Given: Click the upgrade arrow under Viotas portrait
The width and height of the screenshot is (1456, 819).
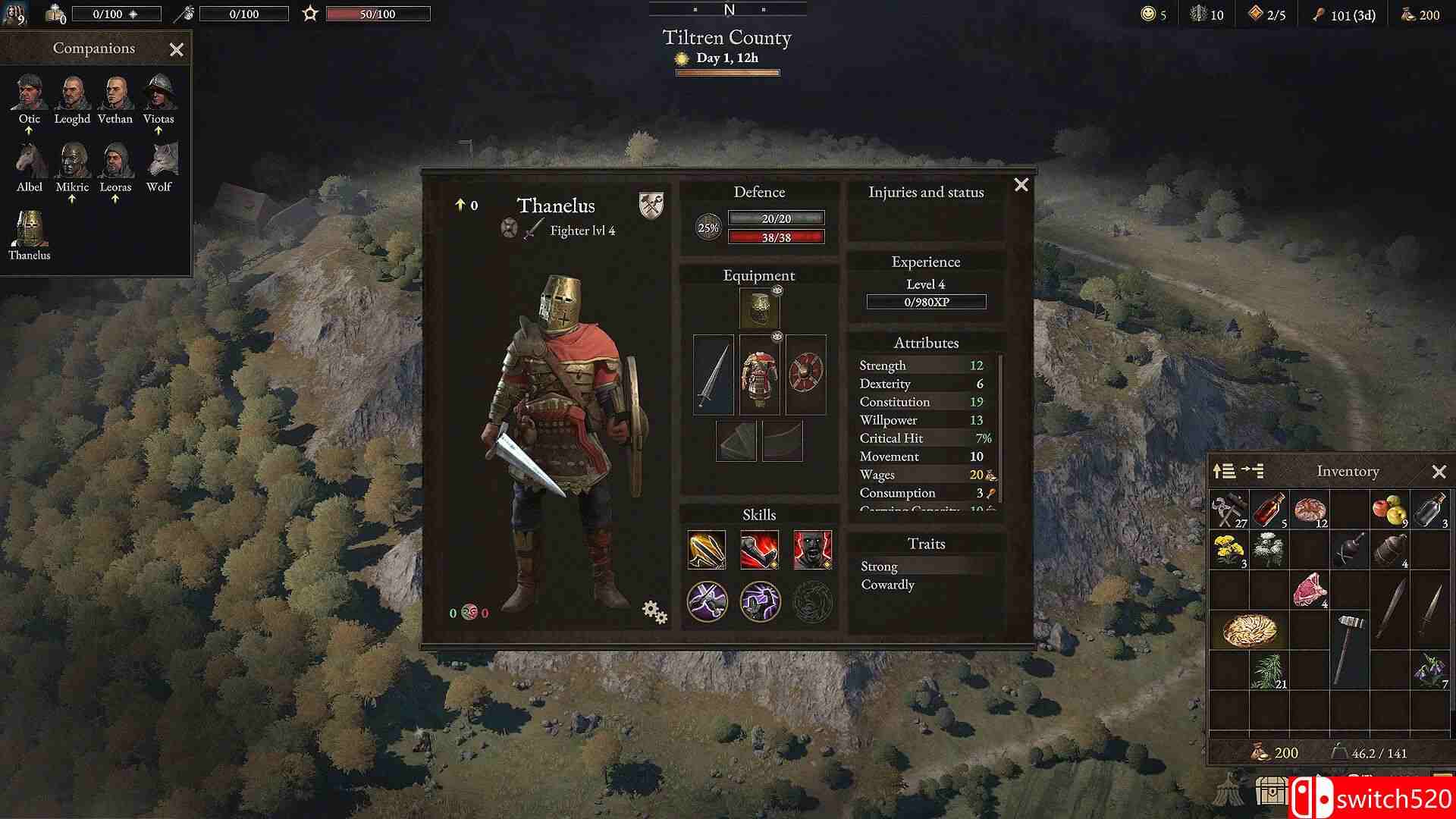Looking at the screenshot, I should 160,130.
